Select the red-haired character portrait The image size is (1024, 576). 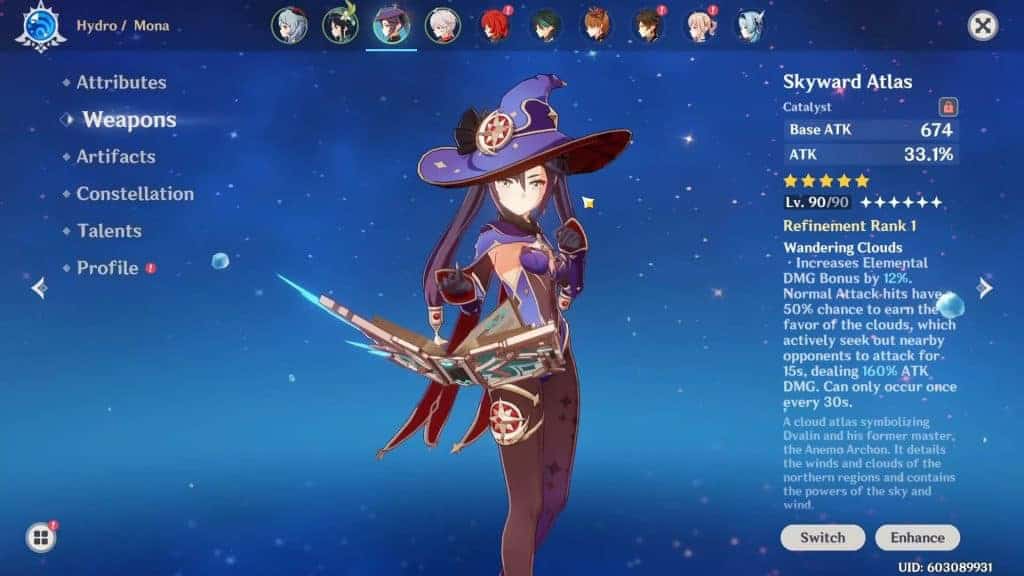494,26
